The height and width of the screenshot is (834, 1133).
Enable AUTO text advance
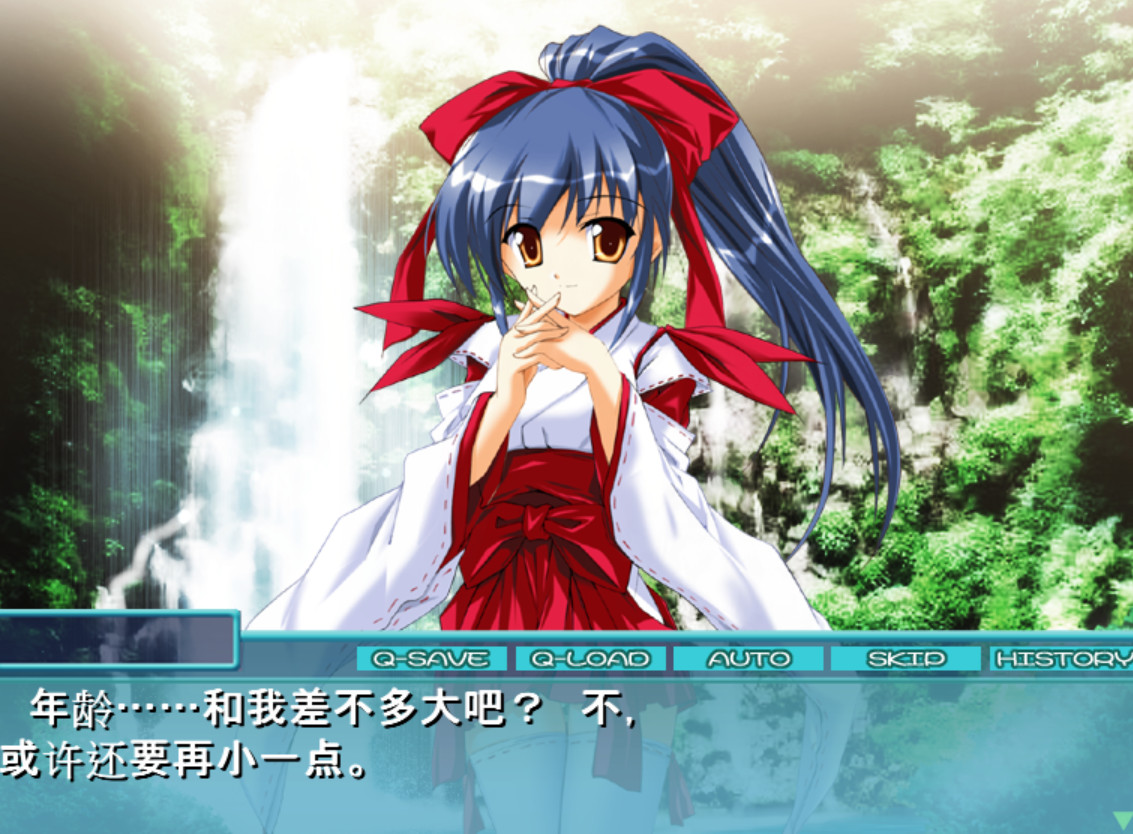748,659
